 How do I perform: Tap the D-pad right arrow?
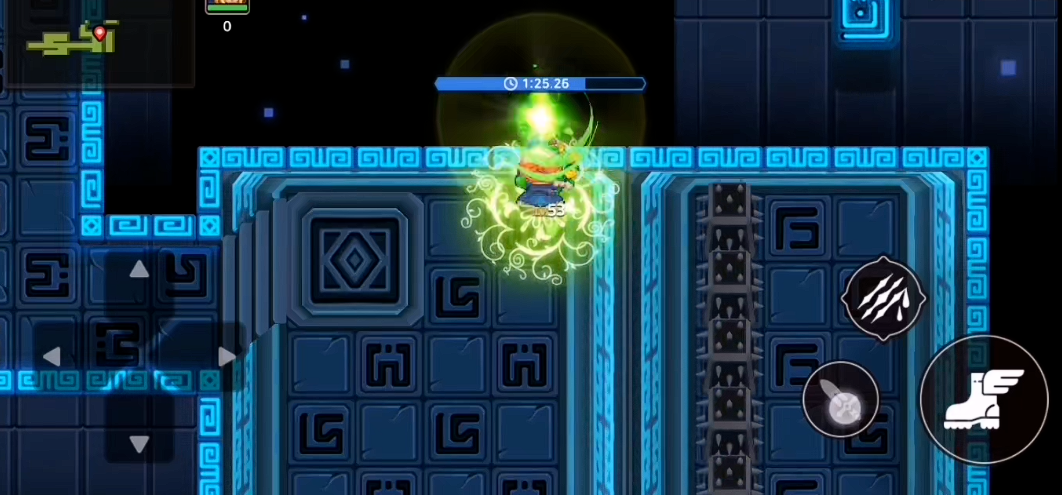227,356
